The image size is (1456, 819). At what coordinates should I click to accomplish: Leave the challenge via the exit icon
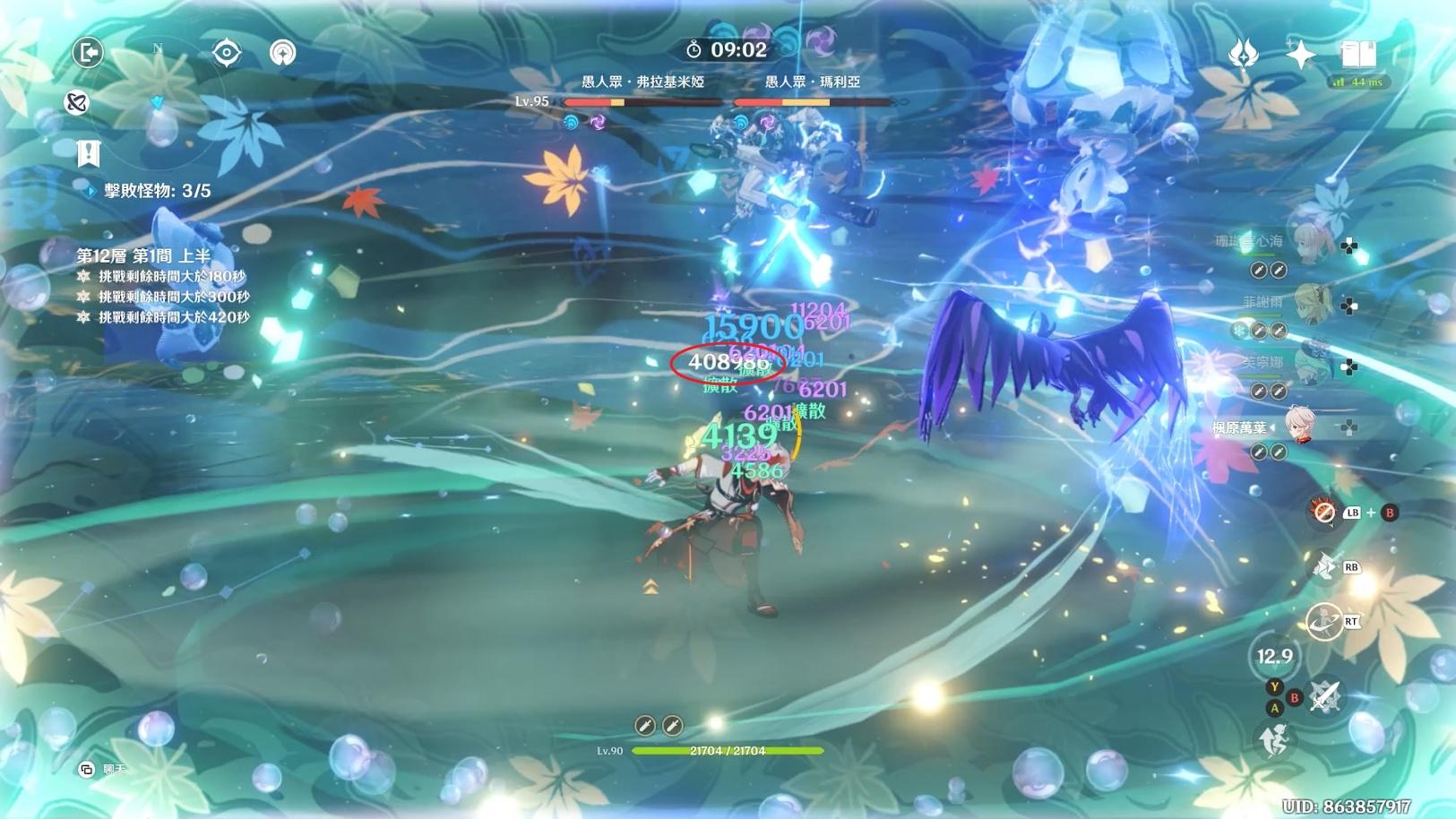click(88, 53)
